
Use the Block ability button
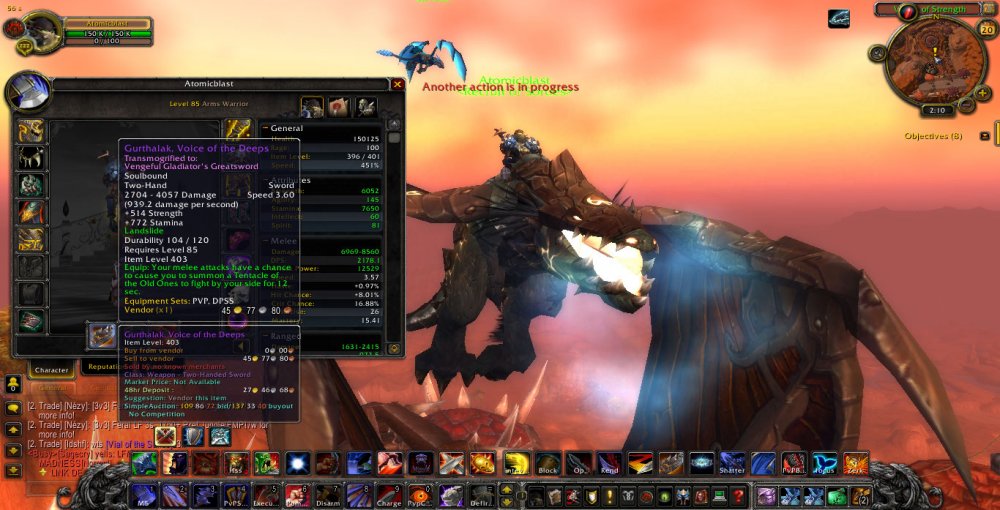547,464
